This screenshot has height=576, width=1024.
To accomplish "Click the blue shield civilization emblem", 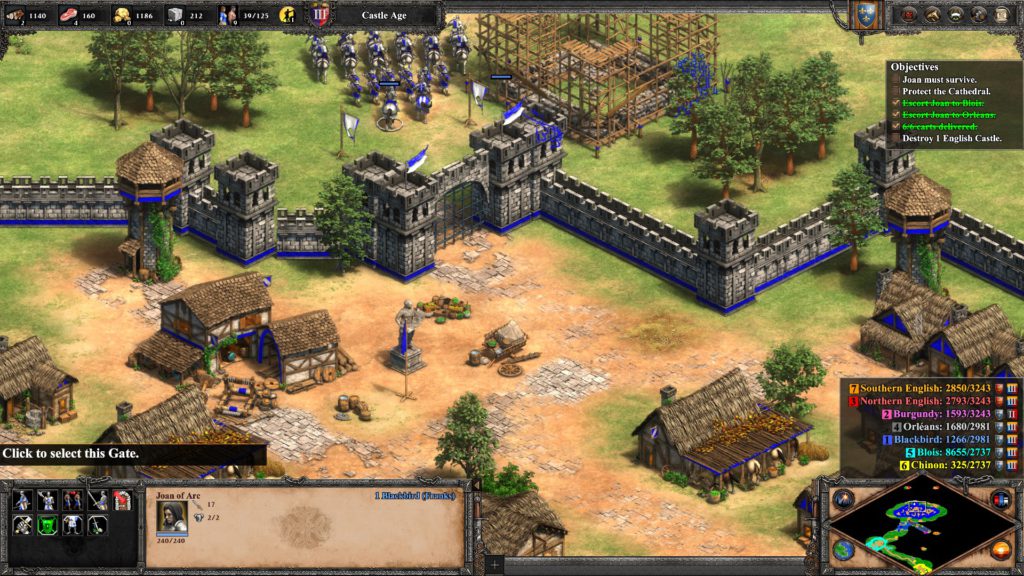I will tap(864, 14).
